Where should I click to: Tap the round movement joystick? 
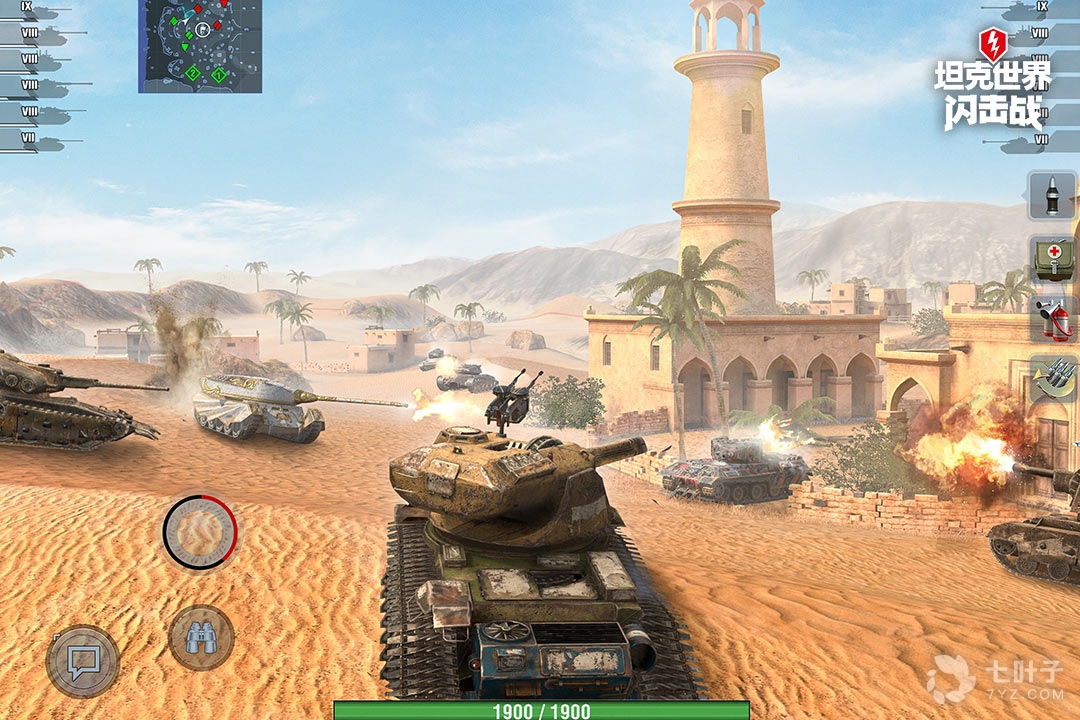click(200, 532)
